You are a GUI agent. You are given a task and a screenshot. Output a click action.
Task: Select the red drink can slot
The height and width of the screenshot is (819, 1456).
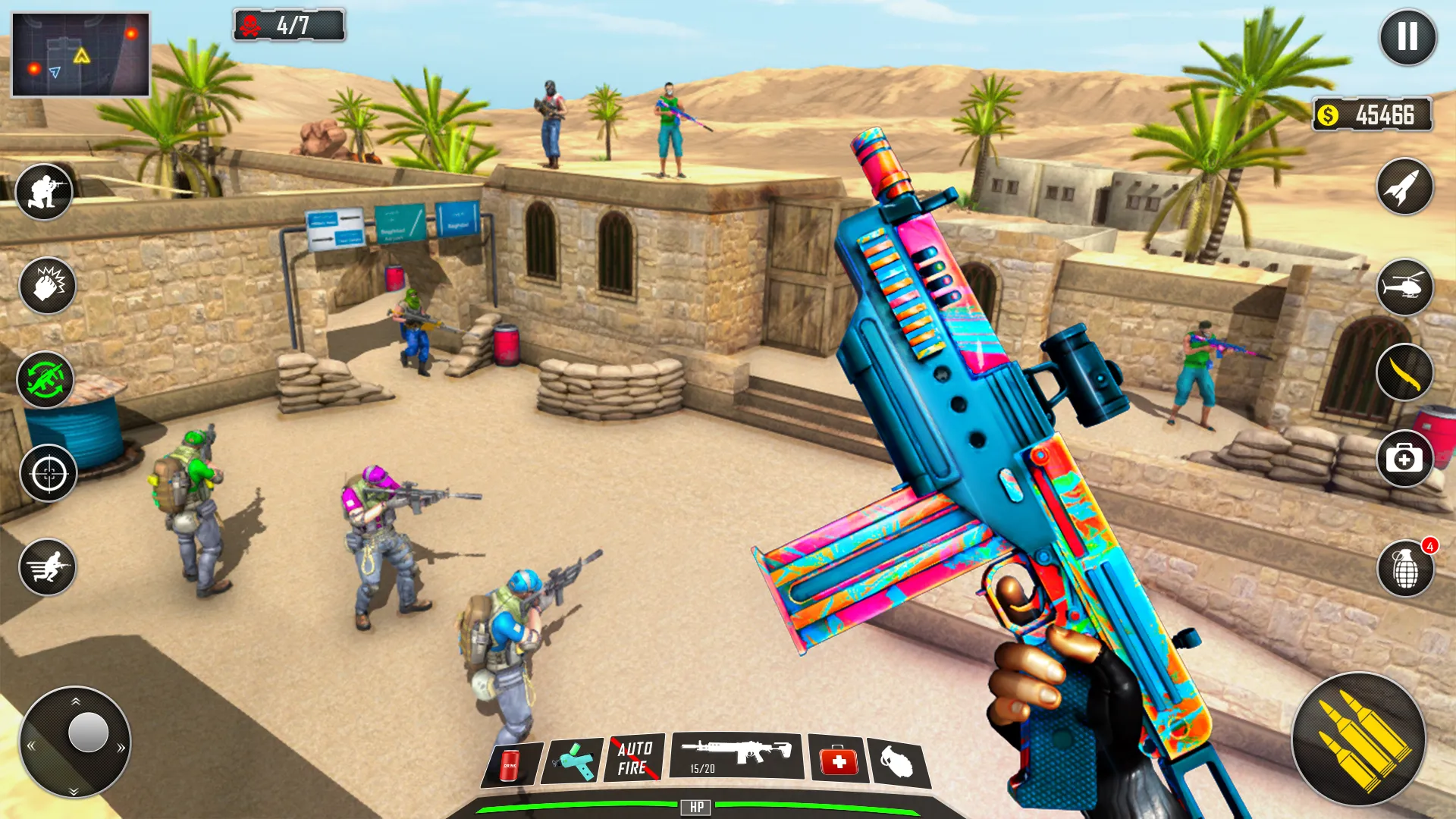click(x=512, y=764)
